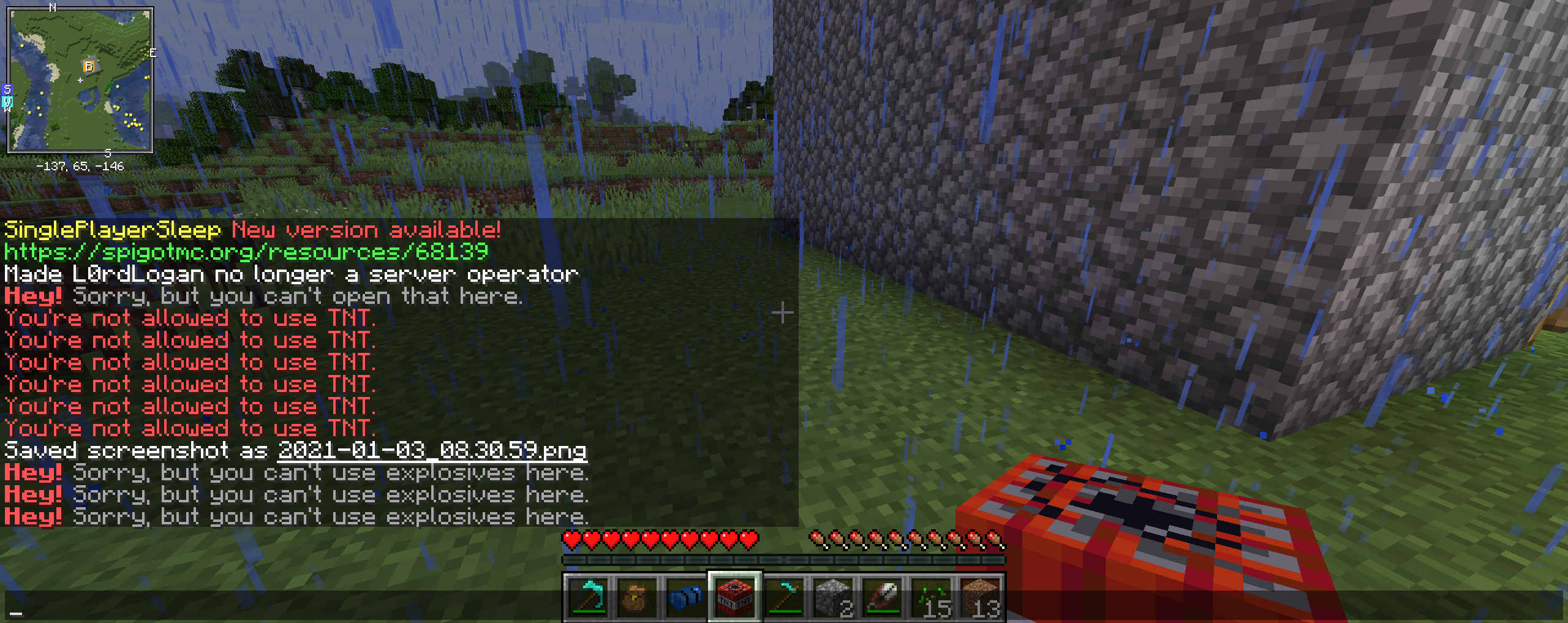The width and height of the screenshot is (1568, 623).
Task: Select the diamond hoe in the first slot
Action: (587, 603)
